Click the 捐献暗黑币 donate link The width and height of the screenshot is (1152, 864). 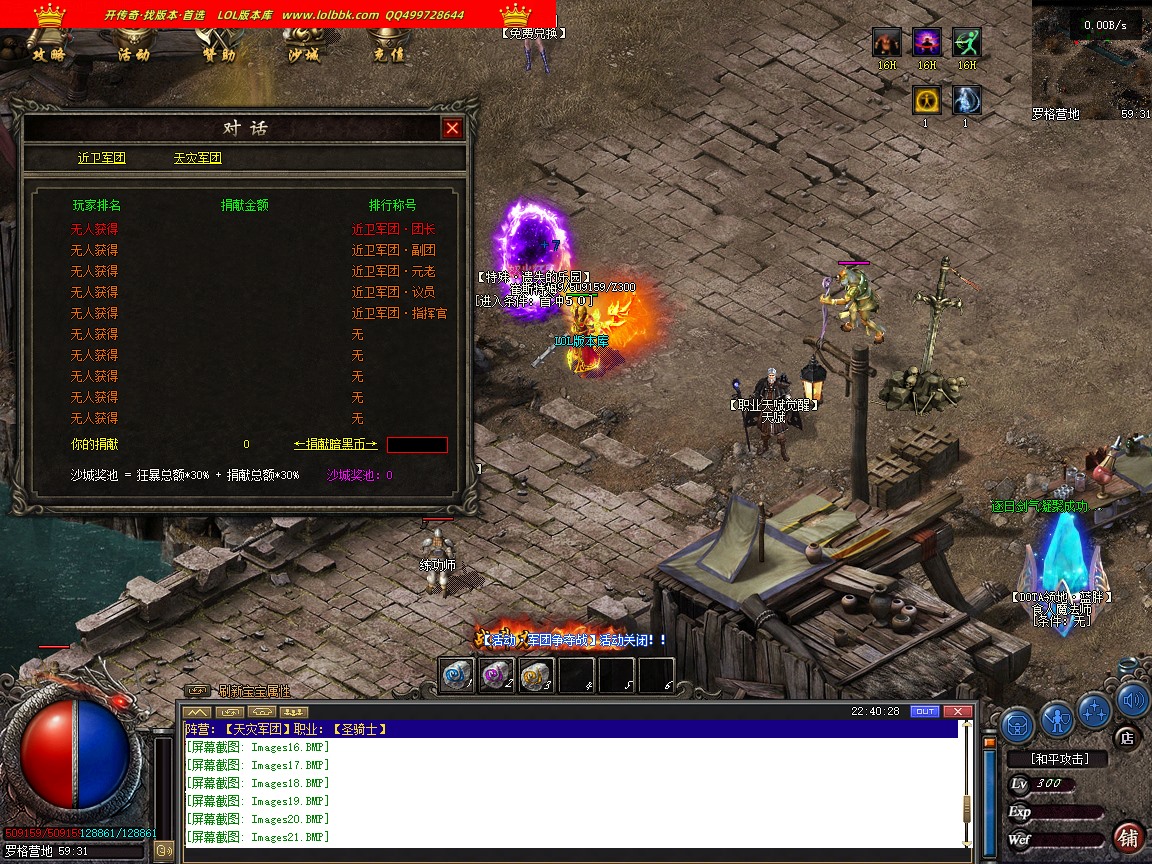336,444
